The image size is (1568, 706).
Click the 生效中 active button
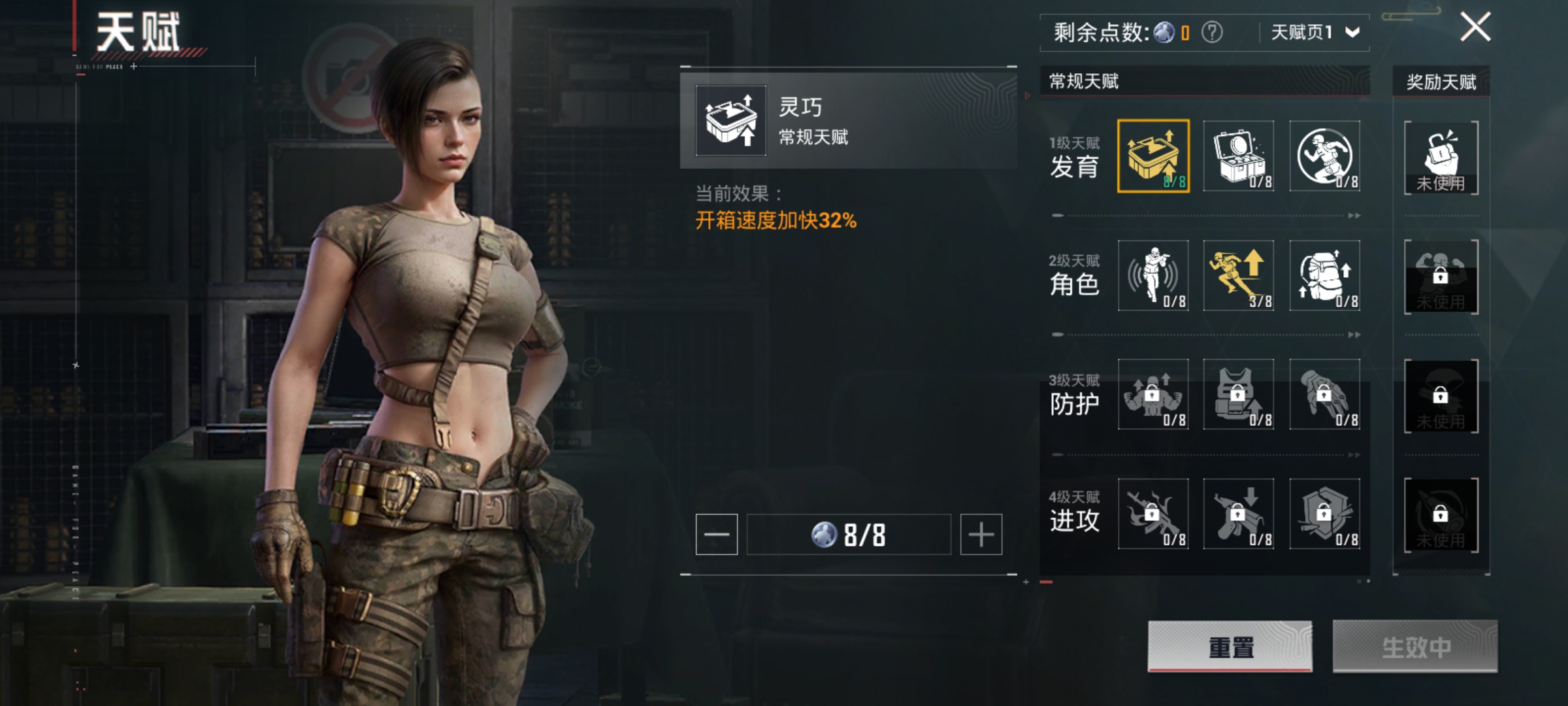tap(1415, 646)
